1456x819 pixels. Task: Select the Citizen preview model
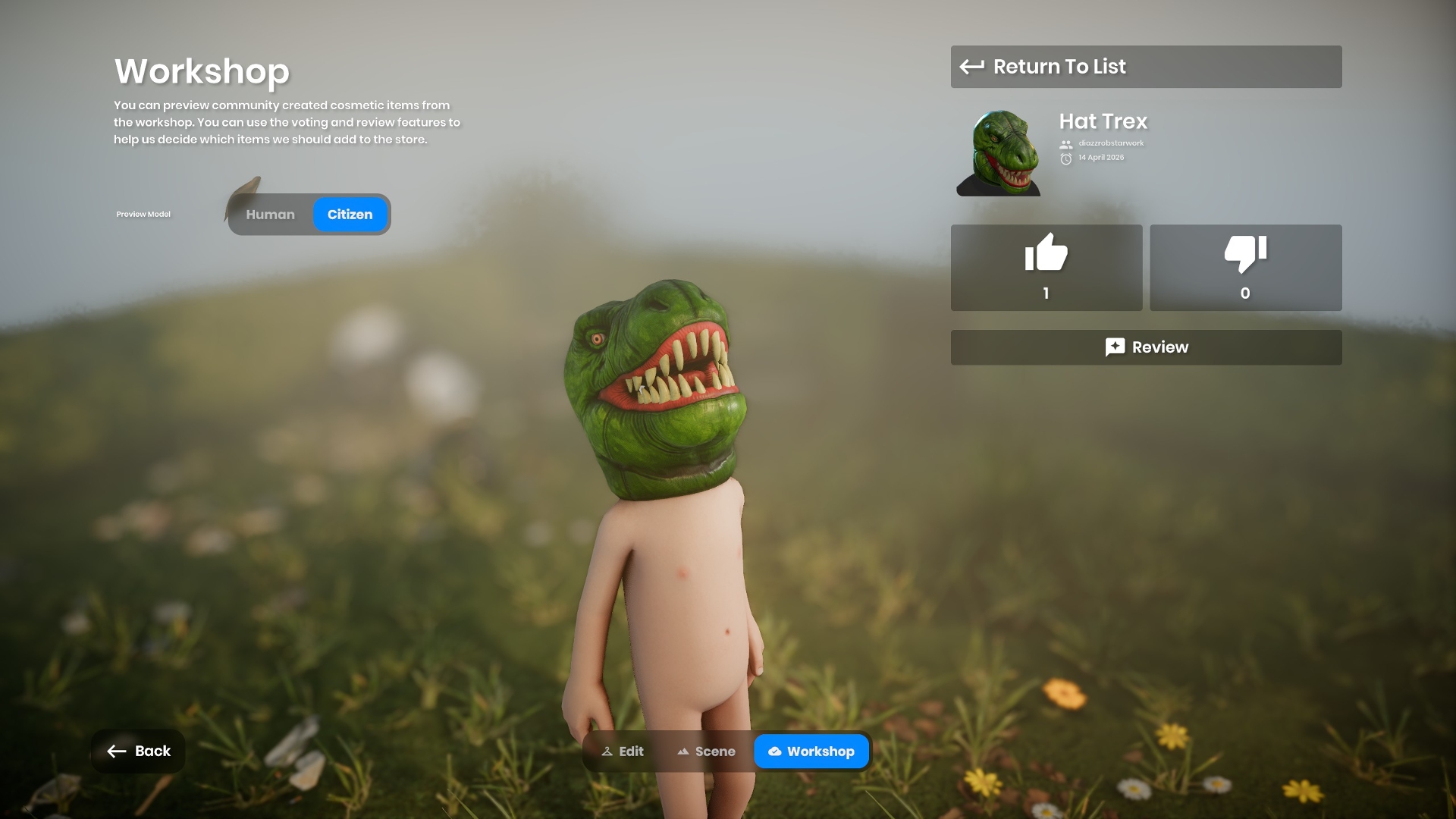[x=350, y=215]
